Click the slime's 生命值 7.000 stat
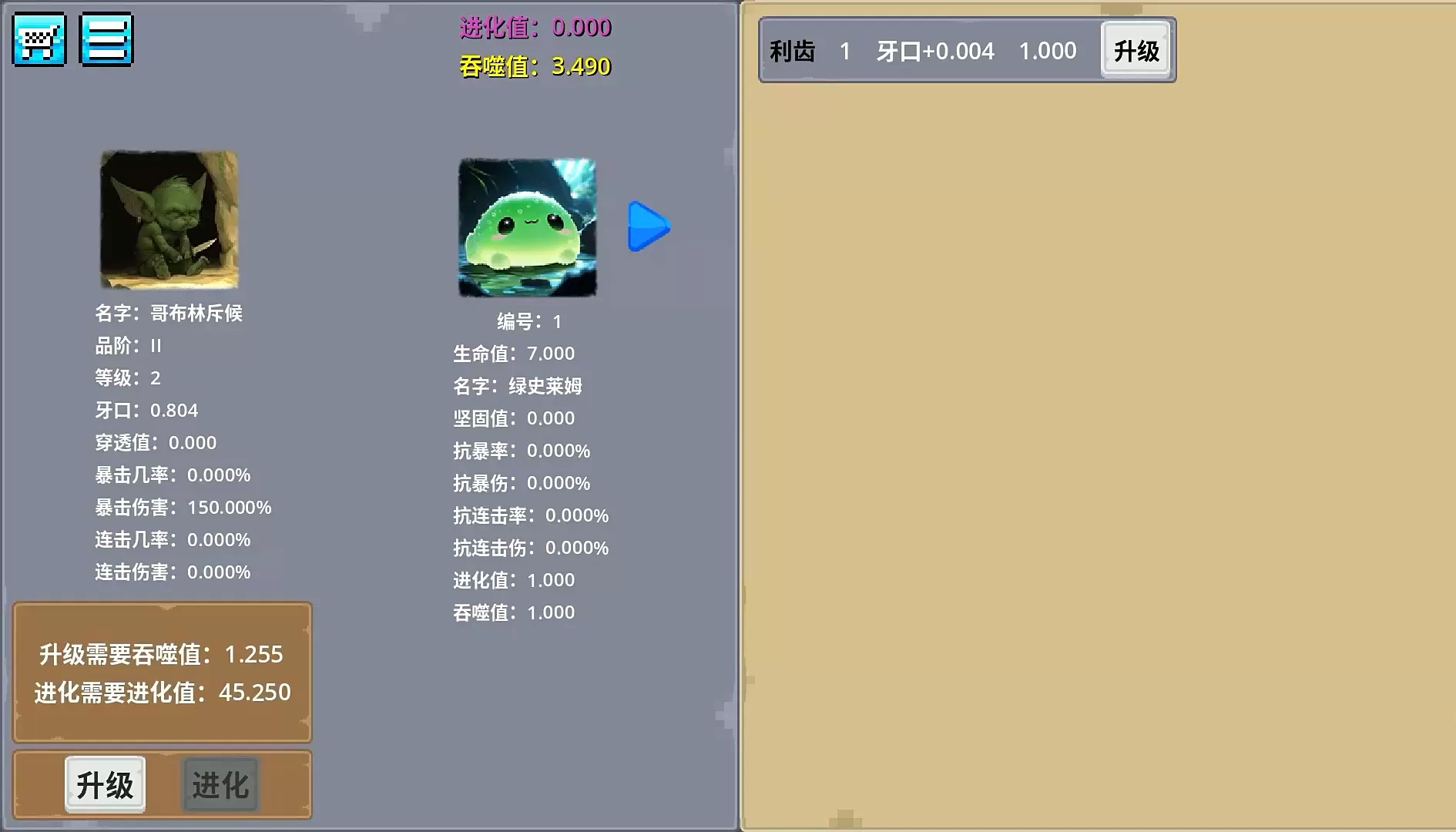 pyautogui.click(x=512, y=354)
